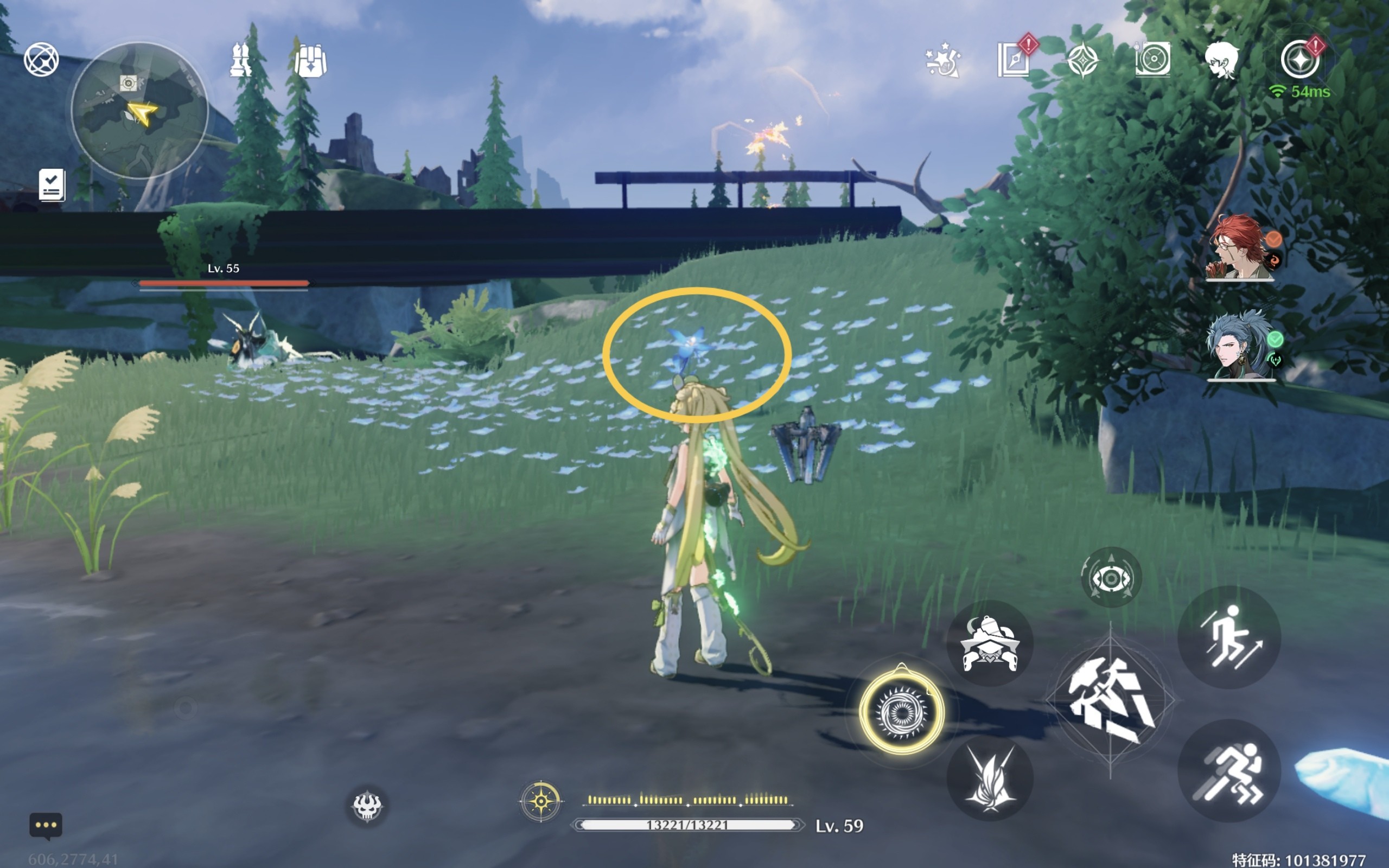This screenshot has width=1389, height=868.
Task: Open the character head profile icon
Action: pyautogui.click(x=1221, y=60)
